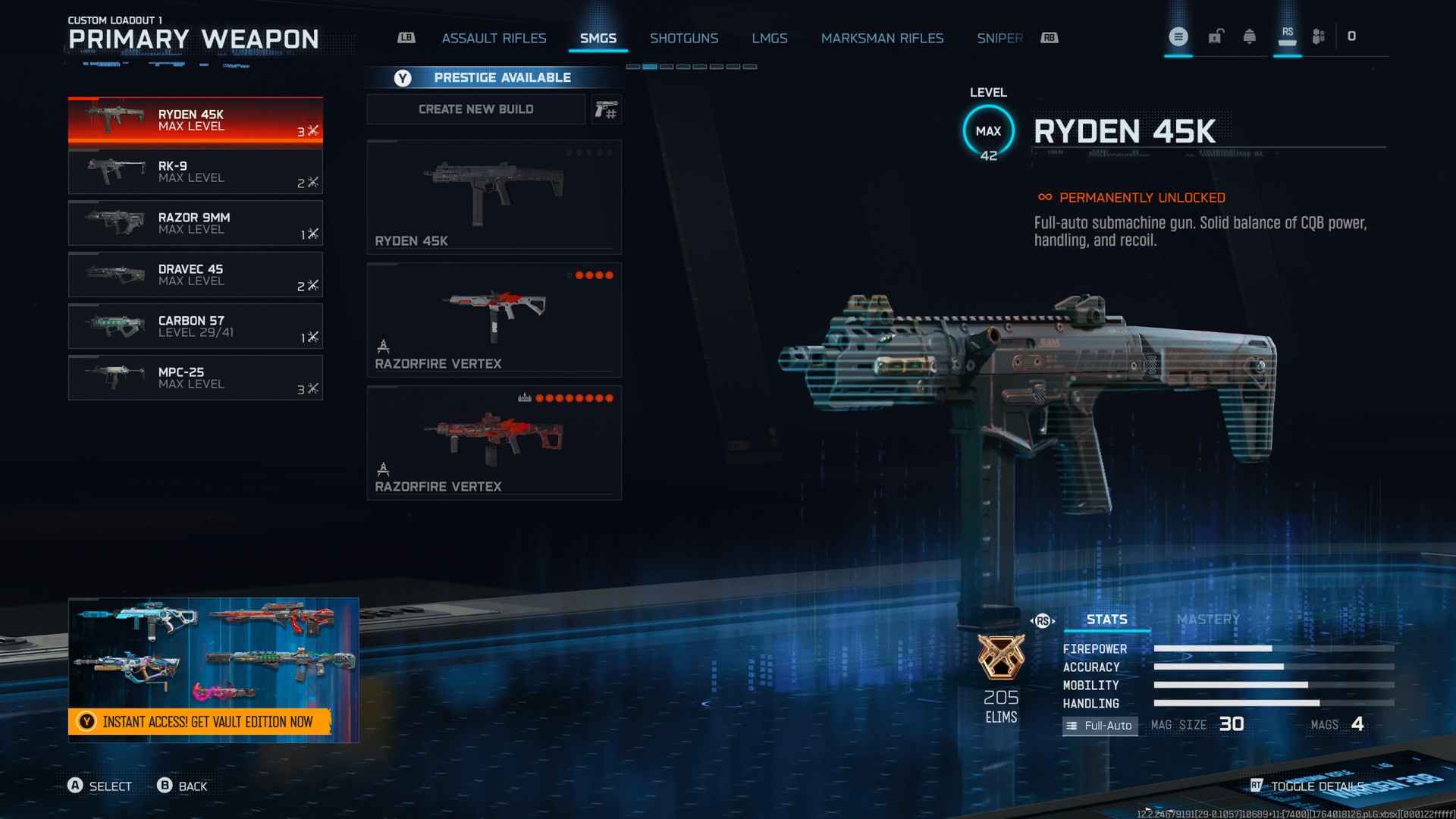The height and width of the screenshot is (819, 1456).
Task: Show the Stats tab
Action: [x=1106, y=620]
